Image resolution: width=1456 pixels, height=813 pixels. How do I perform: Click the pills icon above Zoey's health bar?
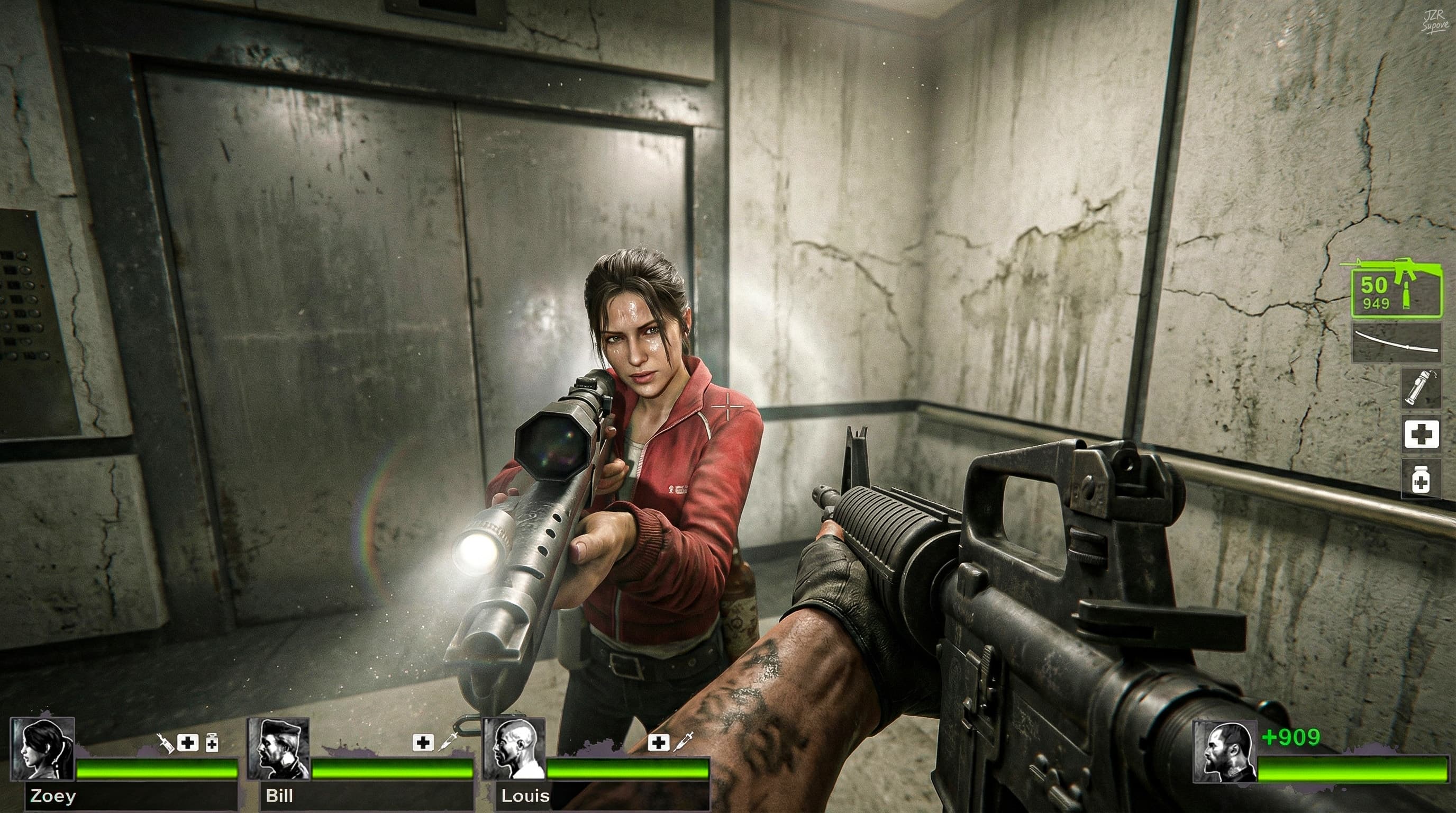click(212, 742)
